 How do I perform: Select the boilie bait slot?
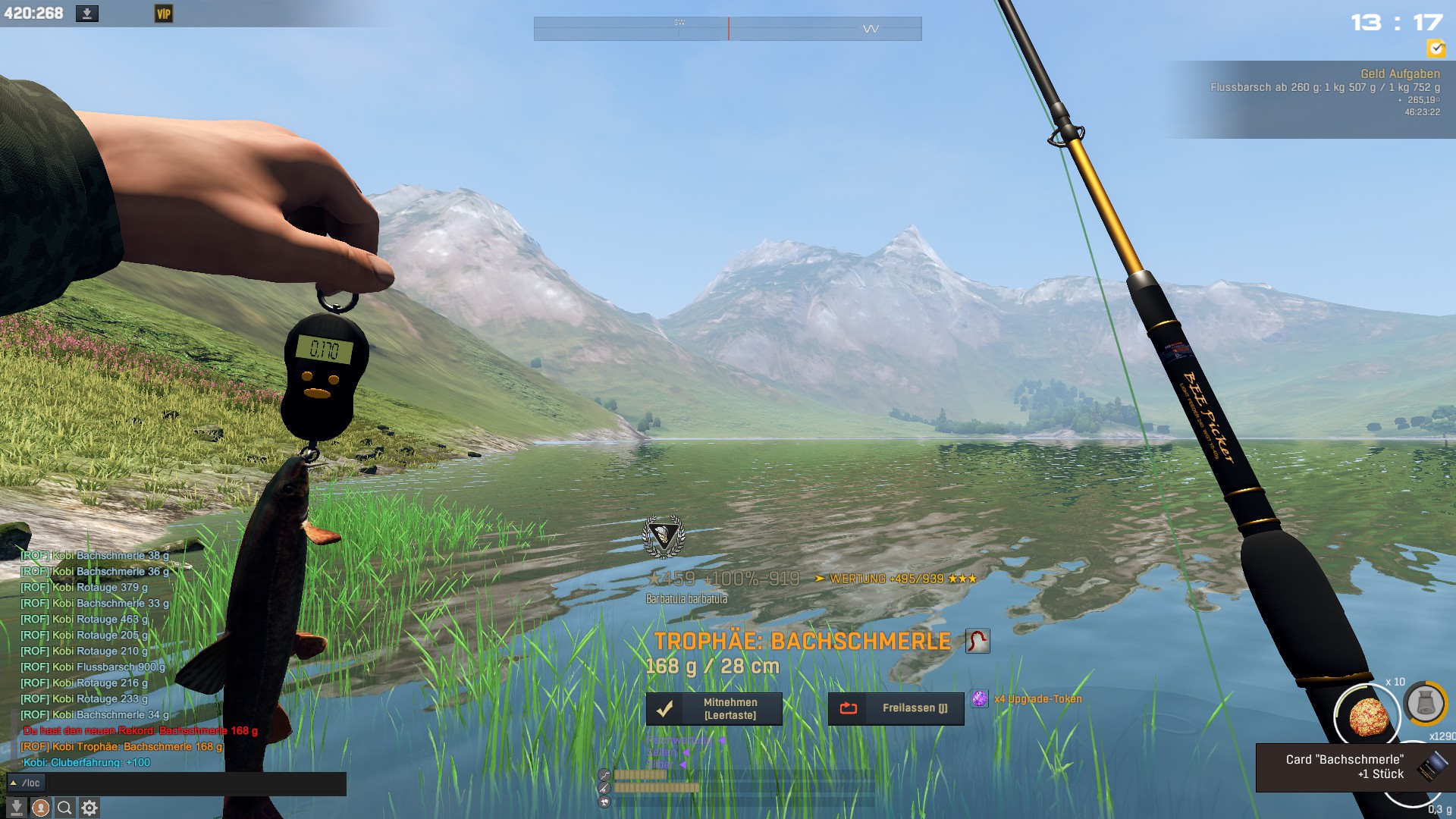point(1367,716)
